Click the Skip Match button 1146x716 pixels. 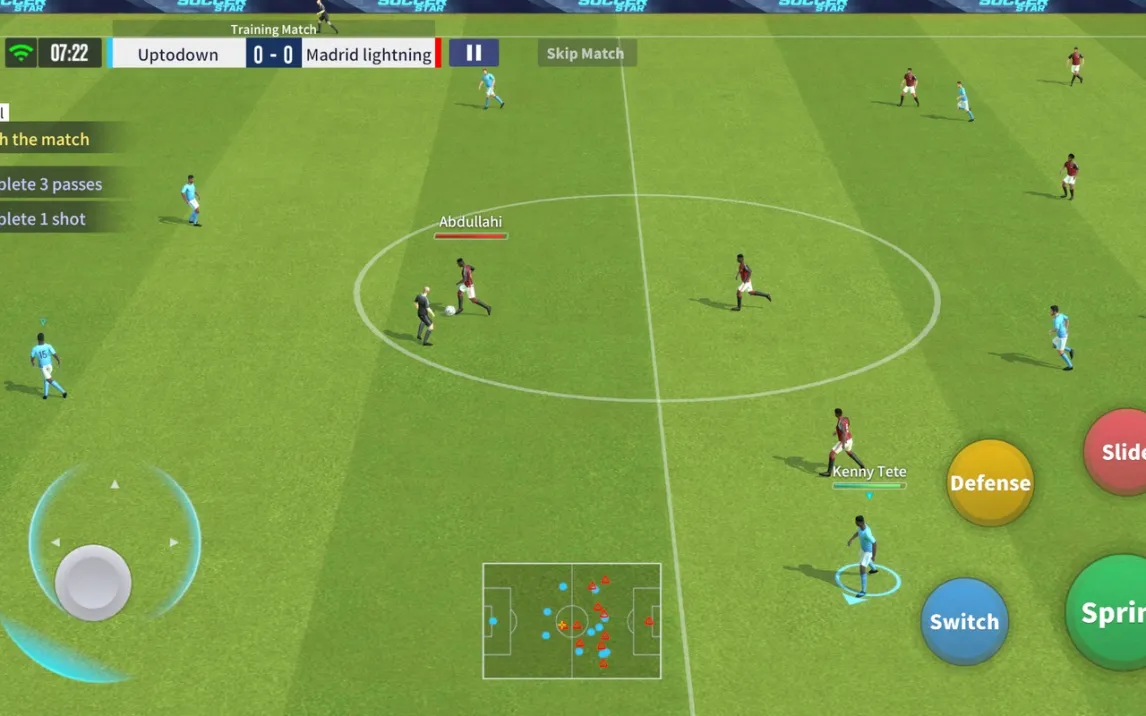586,53
